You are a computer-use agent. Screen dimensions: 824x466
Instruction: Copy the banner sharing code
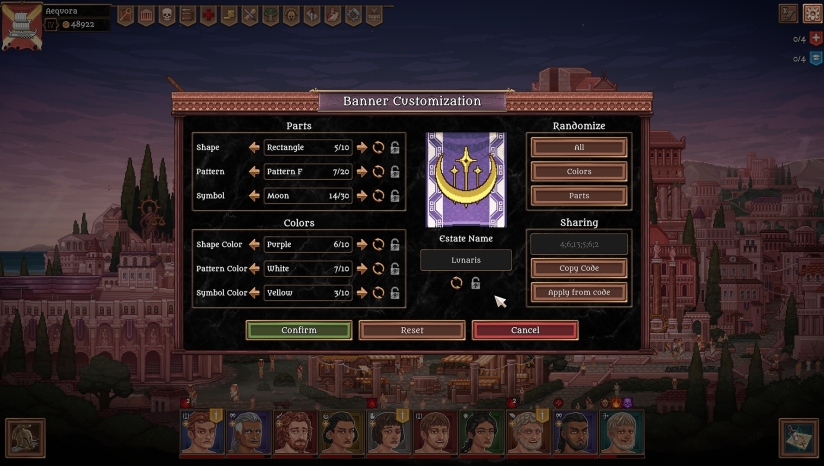click(579, 268)
